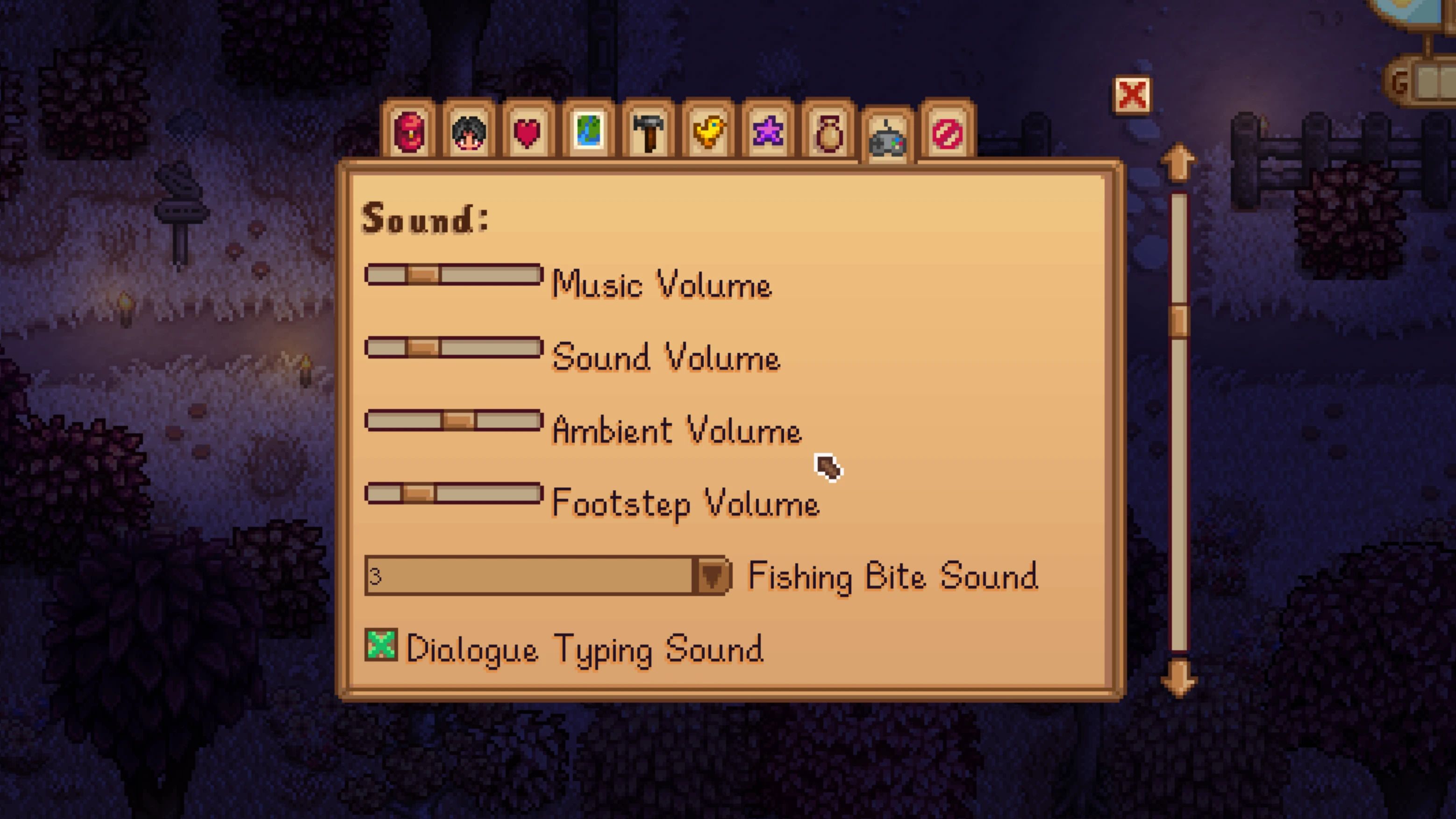Select the bag tab icon
Viewport: 1456px width, 819px height.
coord(830,132)
